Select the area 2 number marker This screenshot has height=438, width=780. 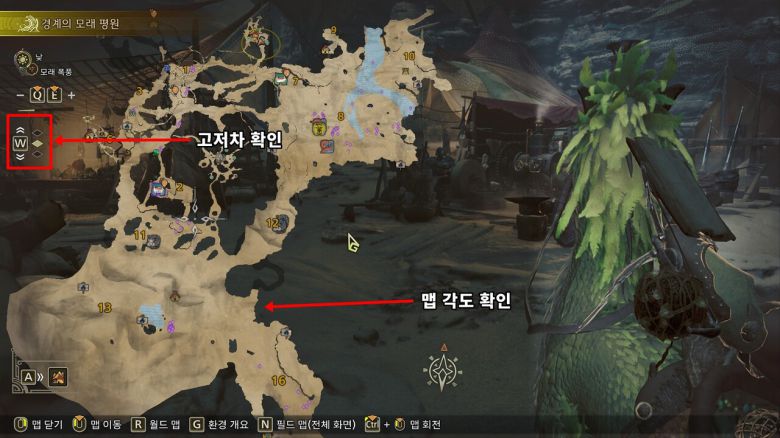(x=179, y=186)
